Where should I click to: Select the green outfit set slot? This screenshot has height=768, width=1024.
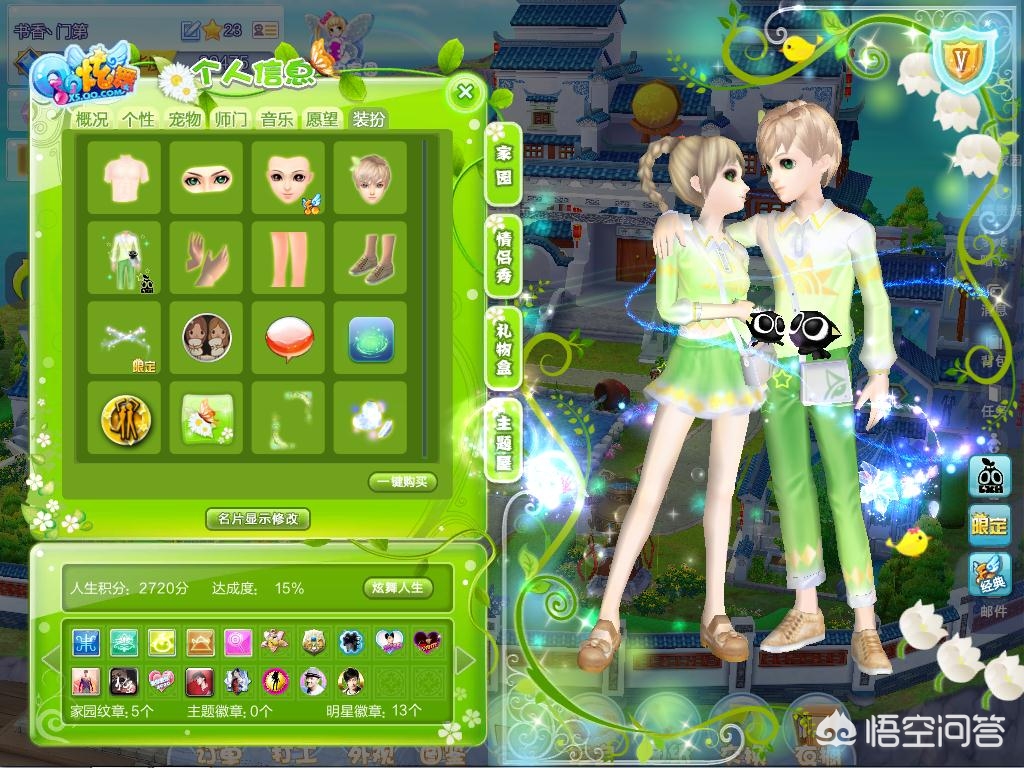coord(124,259)
